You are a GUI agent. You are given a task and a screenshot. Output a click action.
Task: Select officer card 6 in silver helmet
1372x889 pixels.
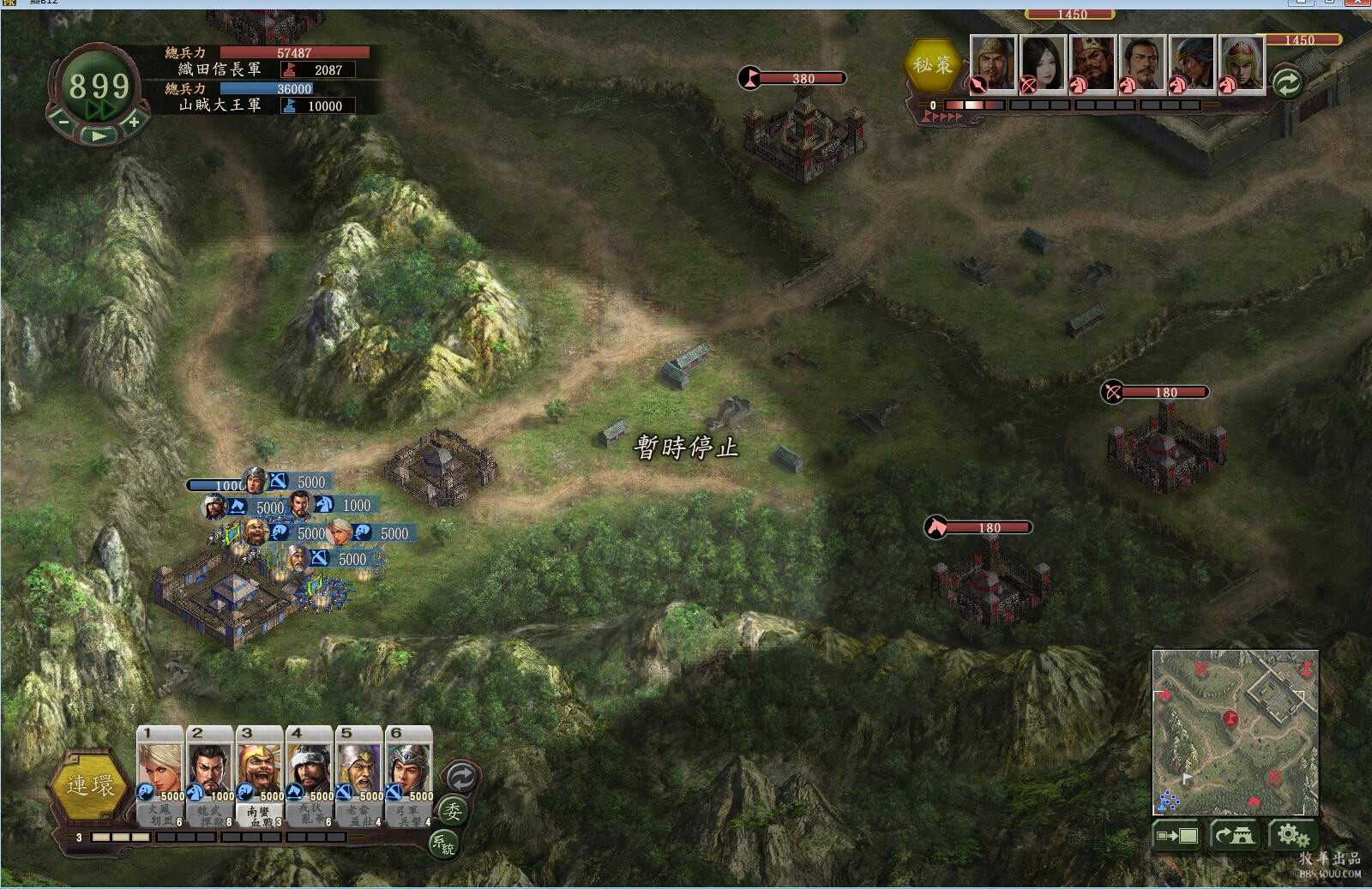pyautogui.click(x=409, y=774)
